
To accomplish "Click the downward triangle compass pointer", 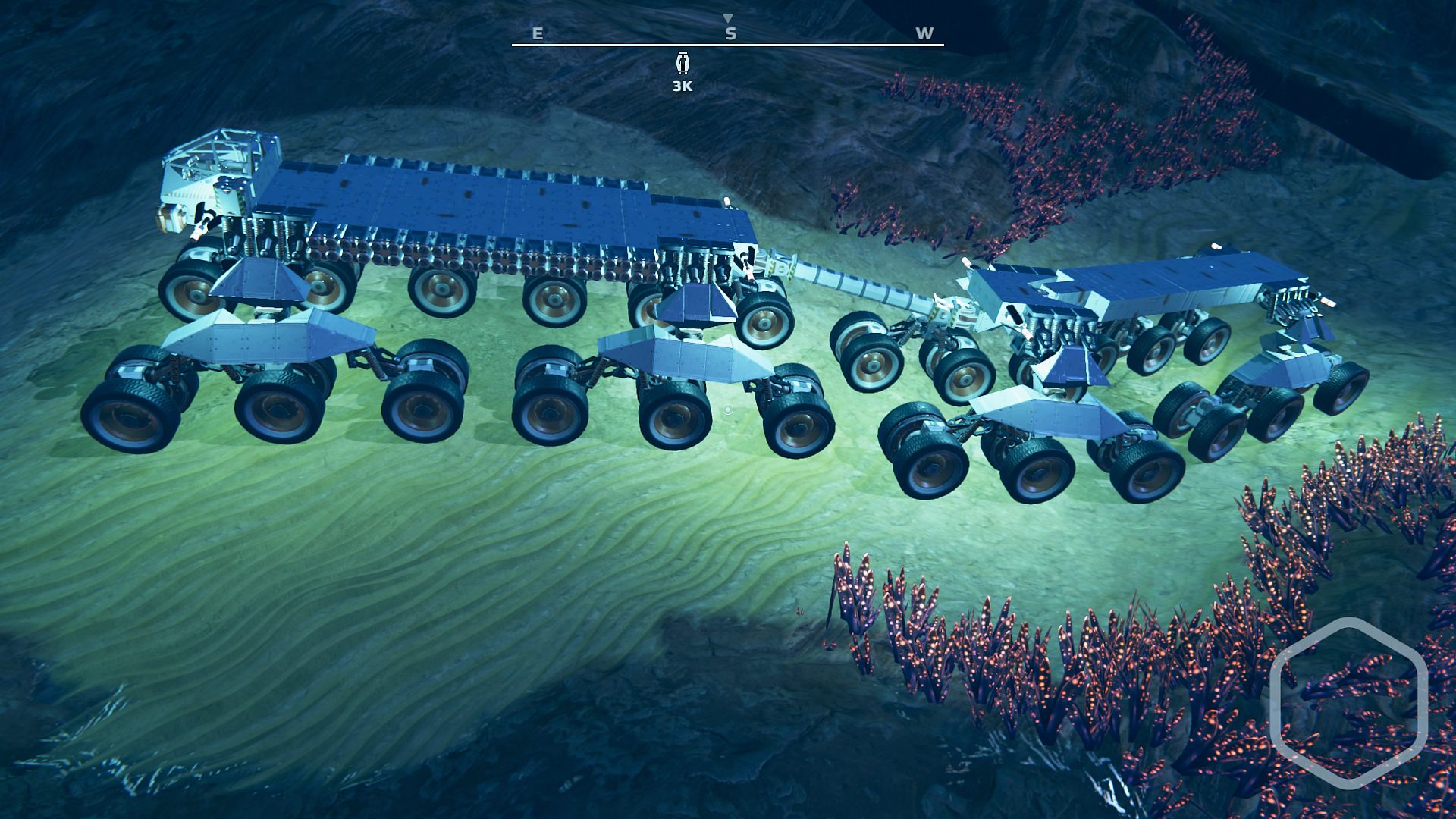I will point(728,16).
